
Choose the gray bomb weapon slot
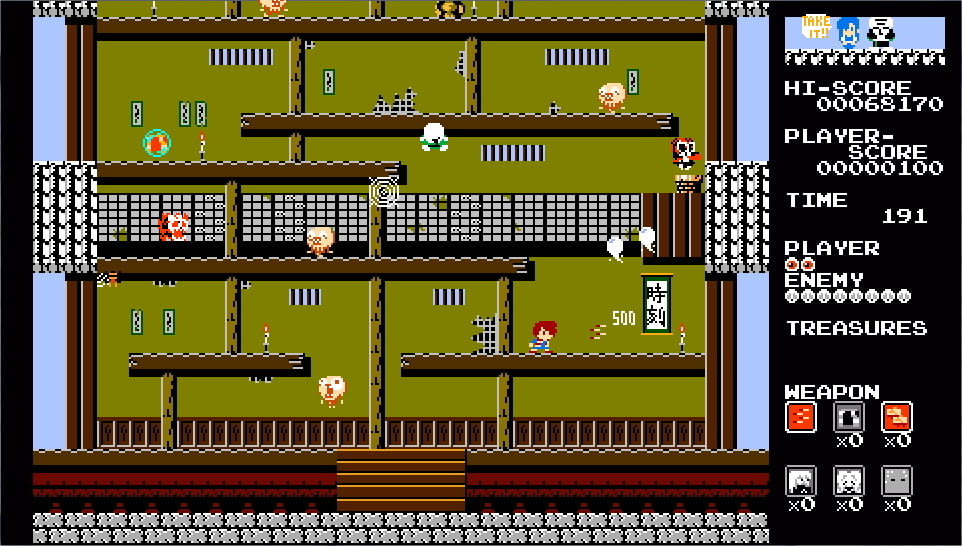tap(849, 417)
